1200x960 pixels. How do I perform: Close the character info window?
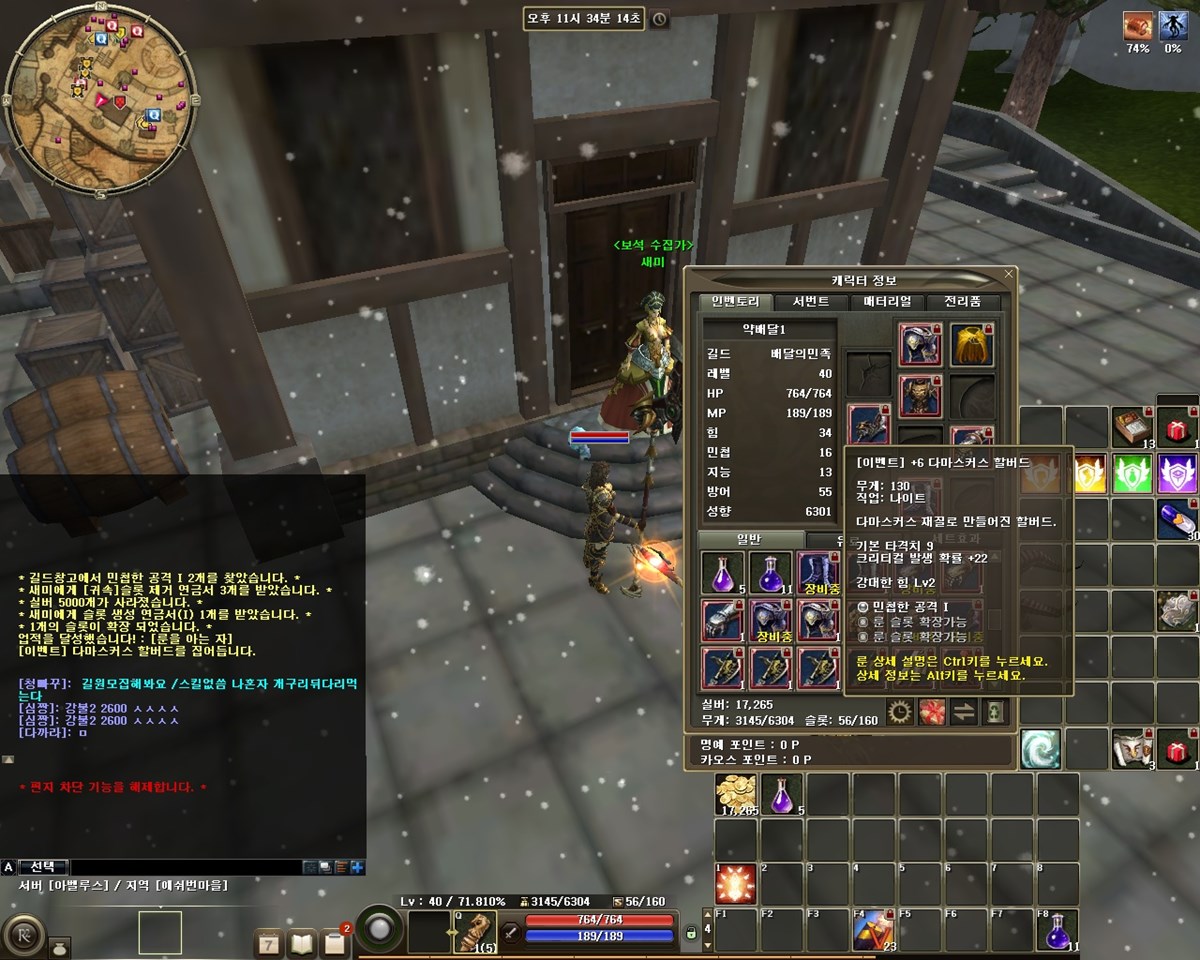click(x=1009, y=273)
